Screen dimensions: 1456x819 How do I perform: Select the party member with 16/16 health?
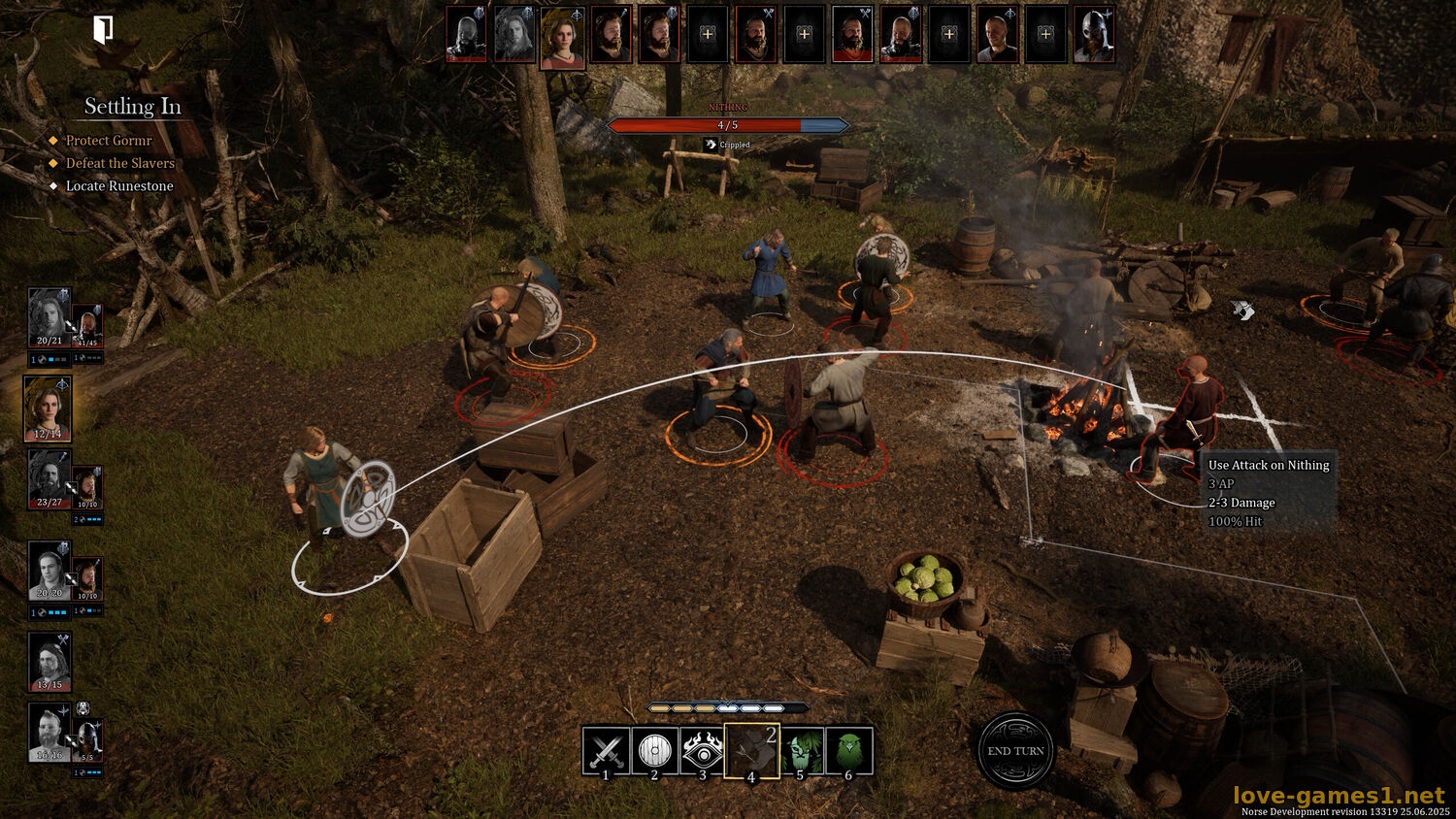click(49, 733)
